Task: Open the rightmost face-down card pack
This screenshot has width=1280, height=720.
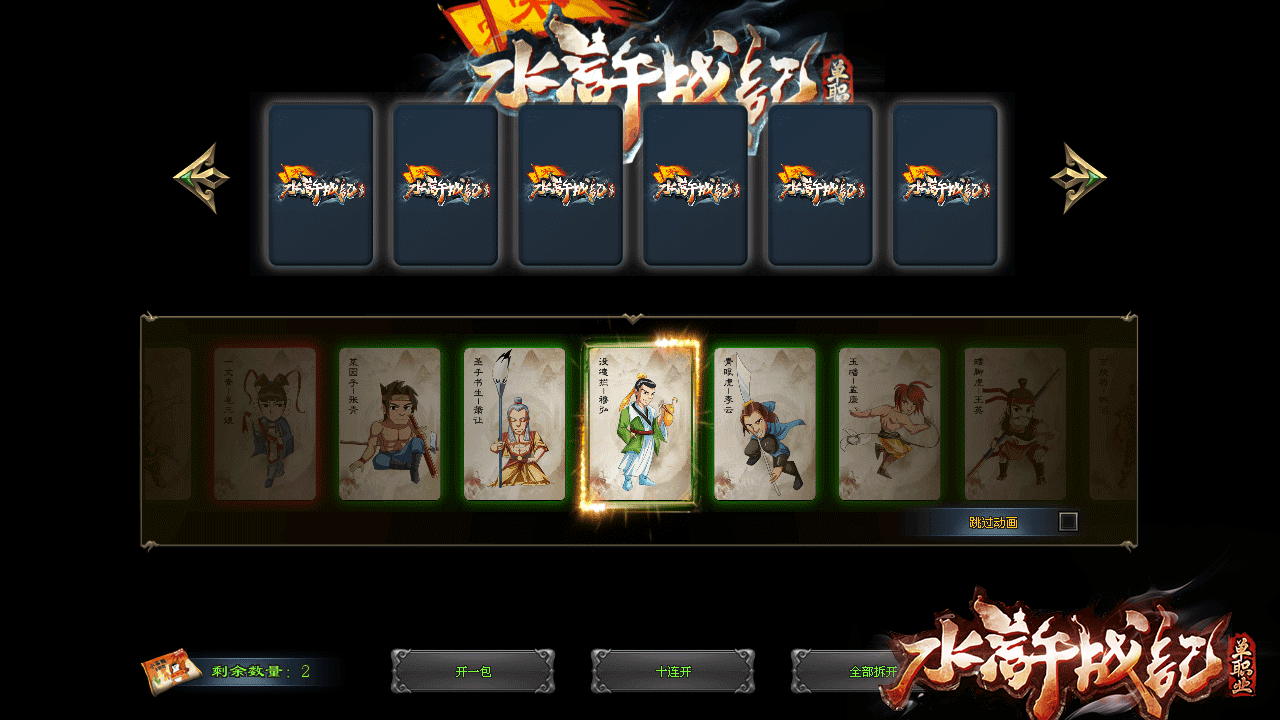Action: point(945,183)
